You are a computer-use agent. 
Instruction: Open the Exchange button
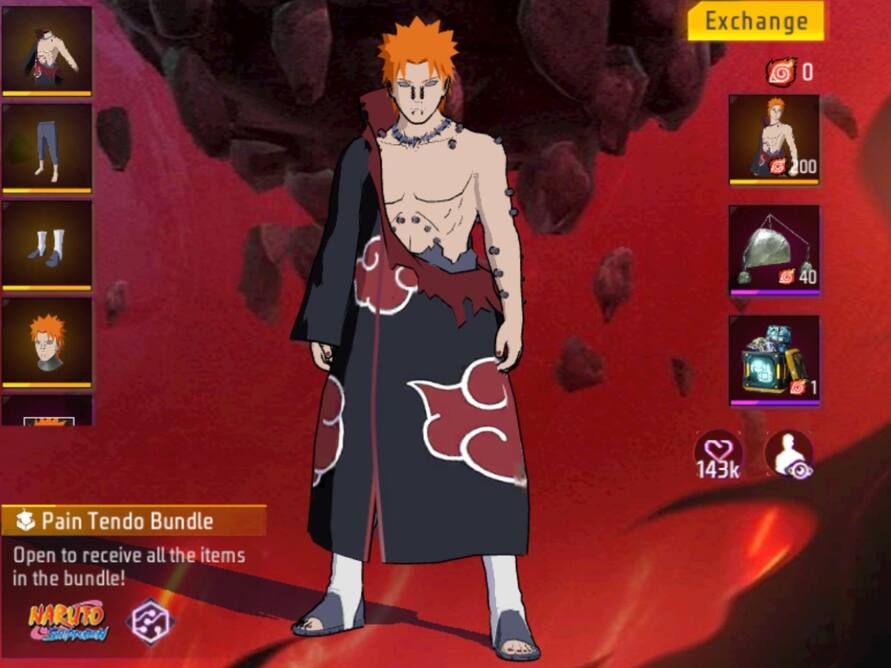755,21
